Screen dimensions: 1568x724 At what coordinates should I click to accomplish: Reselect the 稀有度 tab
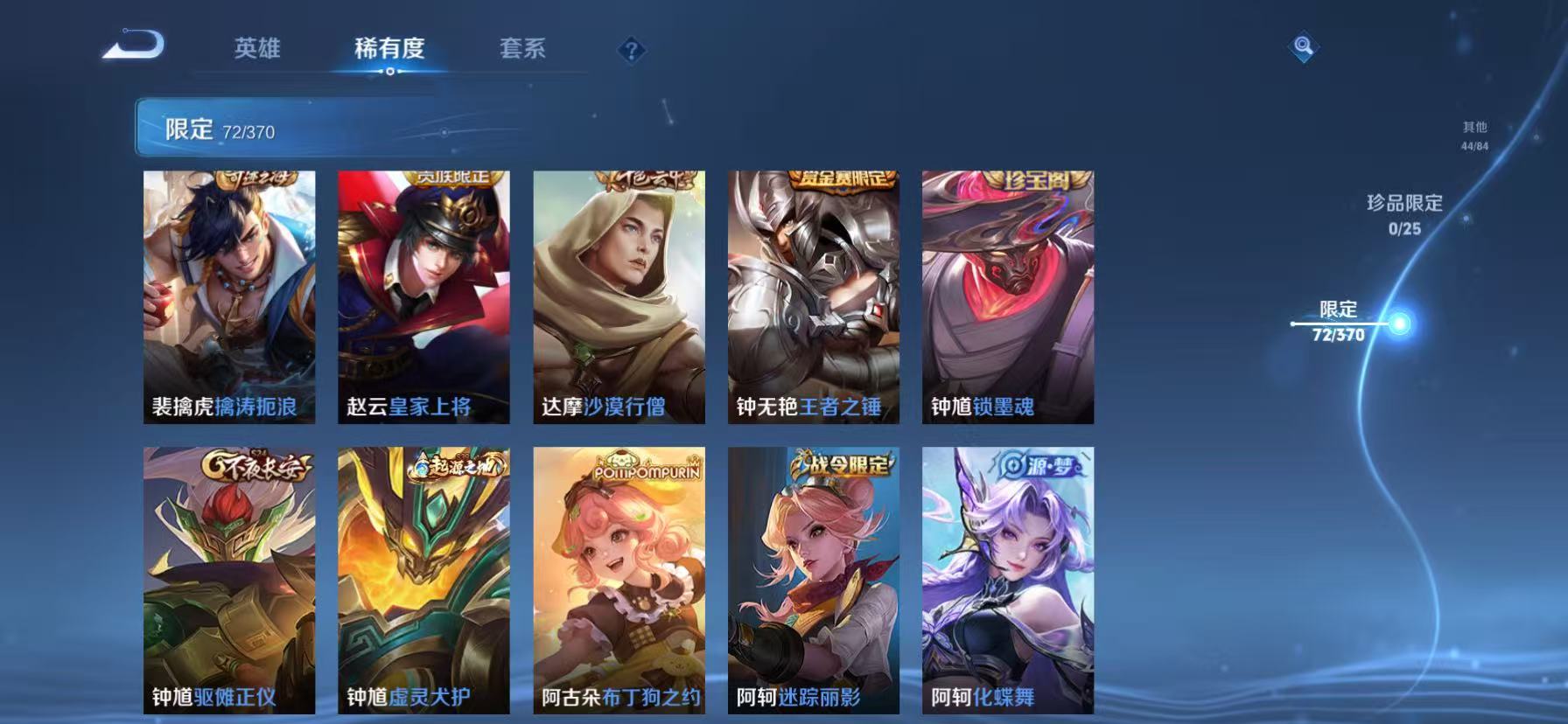(x=390, y=50)
